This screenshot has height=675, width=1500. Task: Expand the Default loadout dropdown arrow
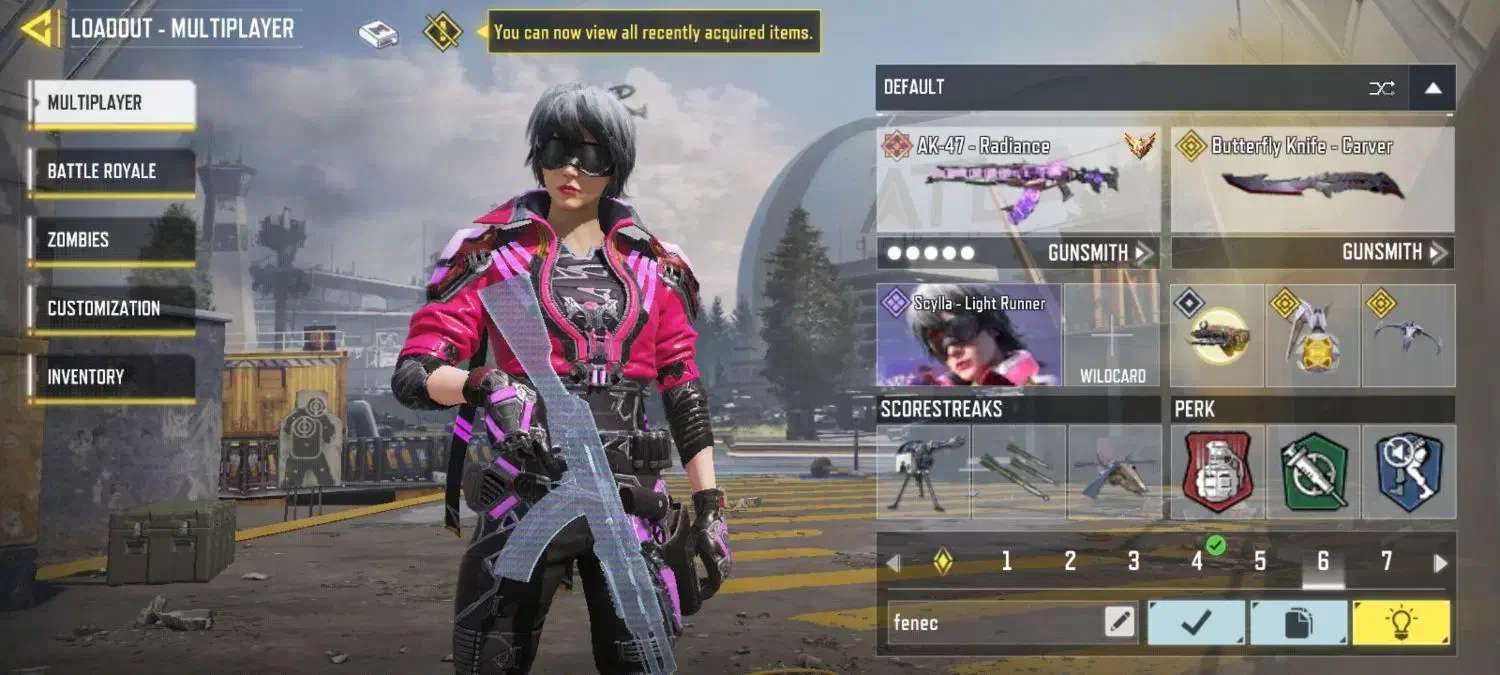[x=1432, y=88]
